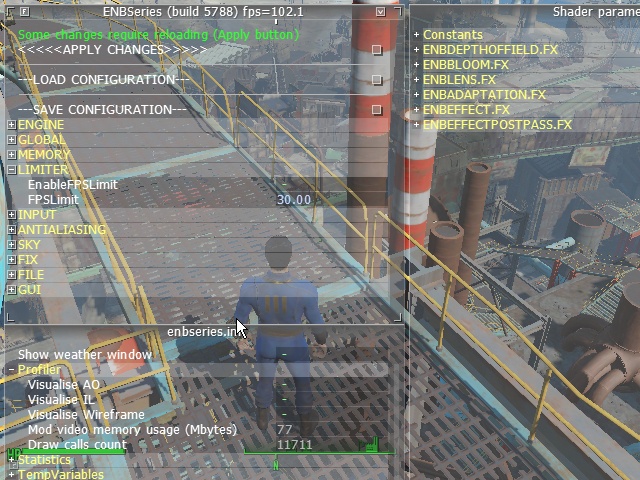Expand the GUI section
The width and height of the screenshot is (640, 480).
pos(11,290)
